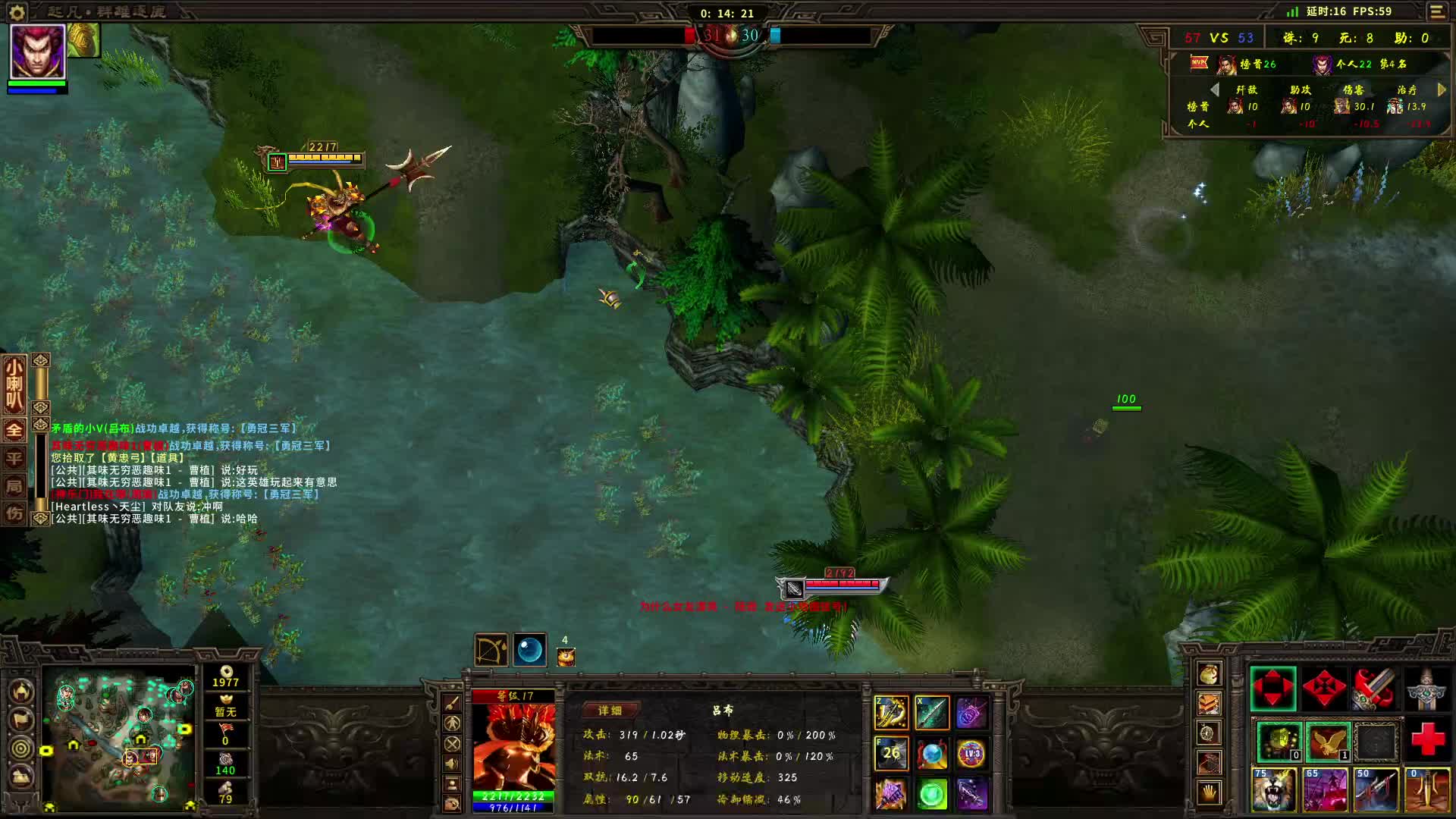Switch chat to the 全 channel tab
This screenshot has width=1456, height=819.
click(14, 430)
